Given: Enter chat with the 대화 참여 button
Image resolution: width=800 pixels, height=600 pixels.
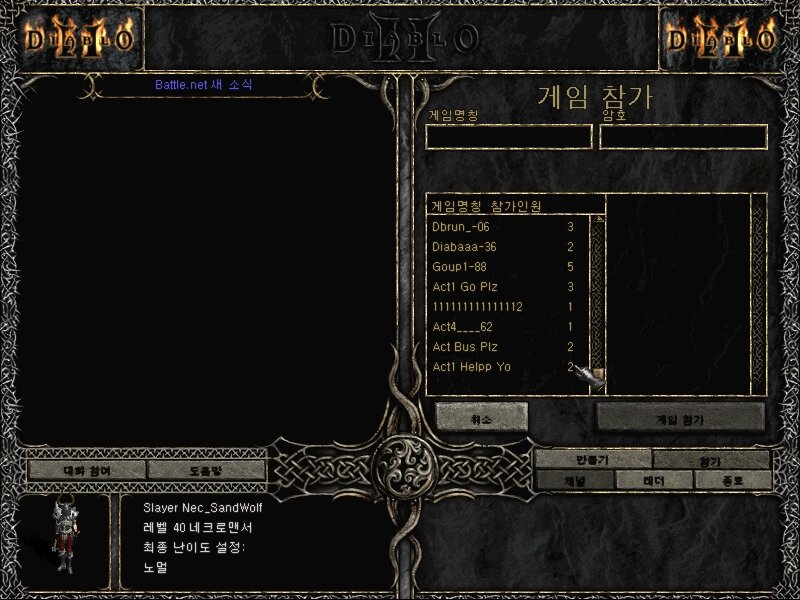Looking at the screenshot, I should tap(87, 469).
